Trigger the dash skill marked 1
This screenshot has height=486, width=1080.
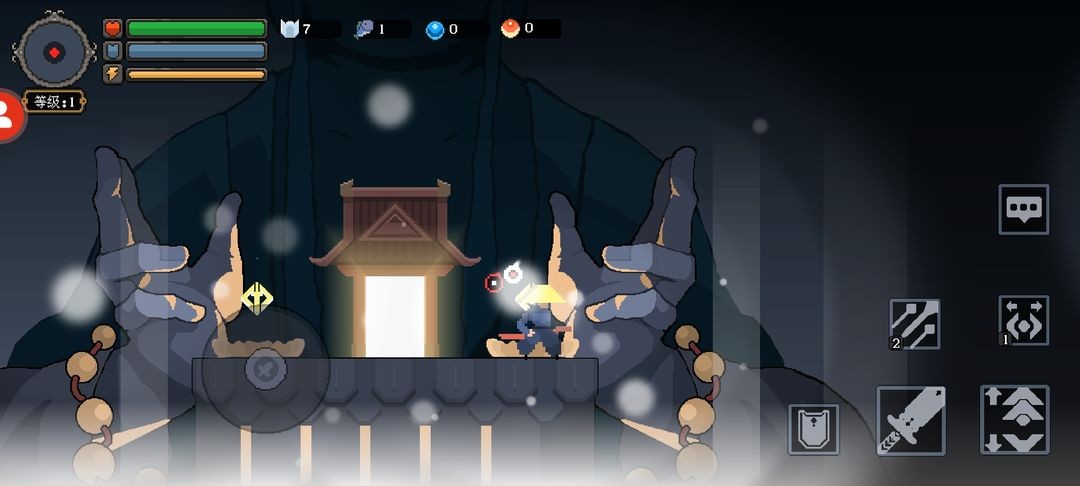1023,321
